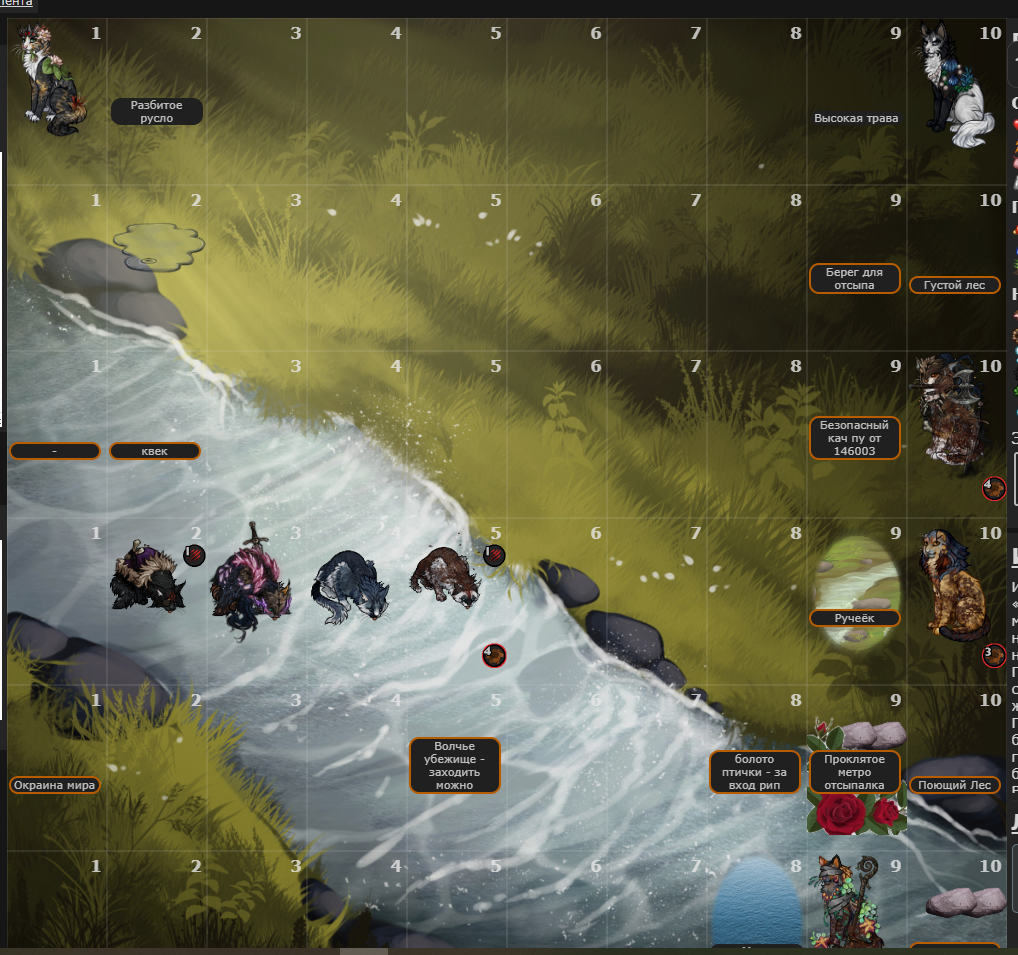The image size is (1018, 955).
Task: Select the Берег для отсыпа transition
Action: click(855, 278)
